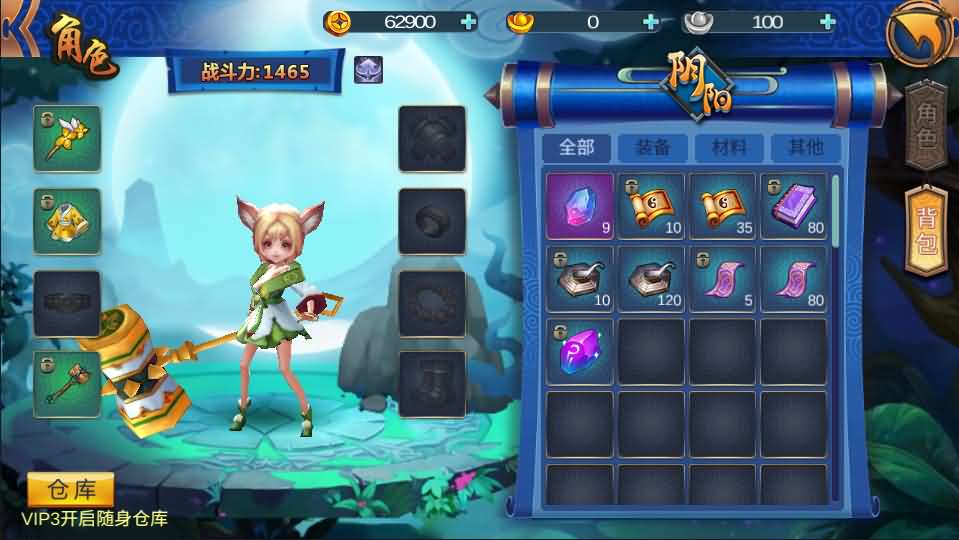Image resolution: width=959 pixels, height=540 pixels.
Task: Add silver ingots with the plus button
Action: (x=826, y=22)
